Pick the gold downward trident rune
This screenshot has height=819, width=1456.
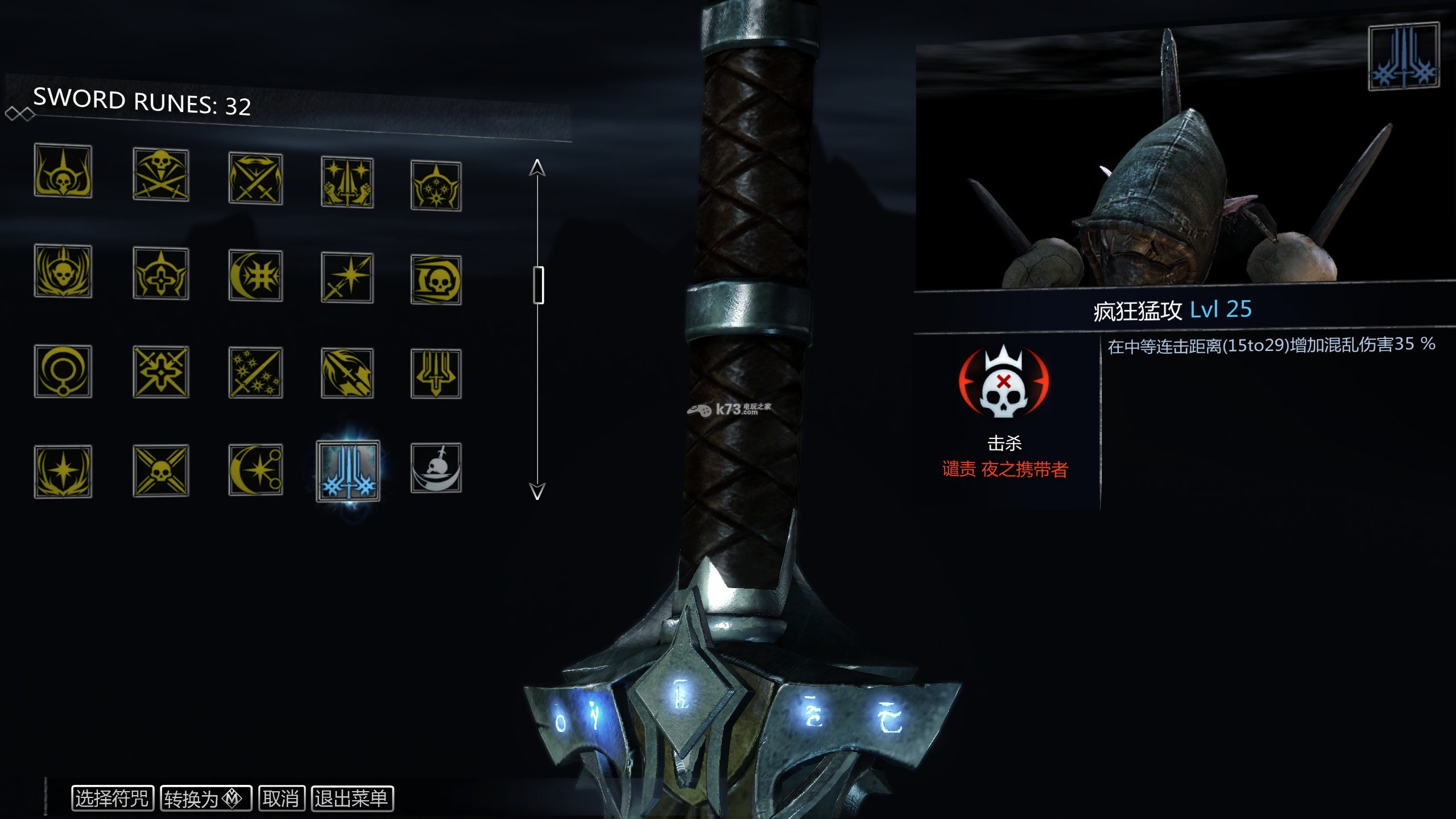point(436,373)
